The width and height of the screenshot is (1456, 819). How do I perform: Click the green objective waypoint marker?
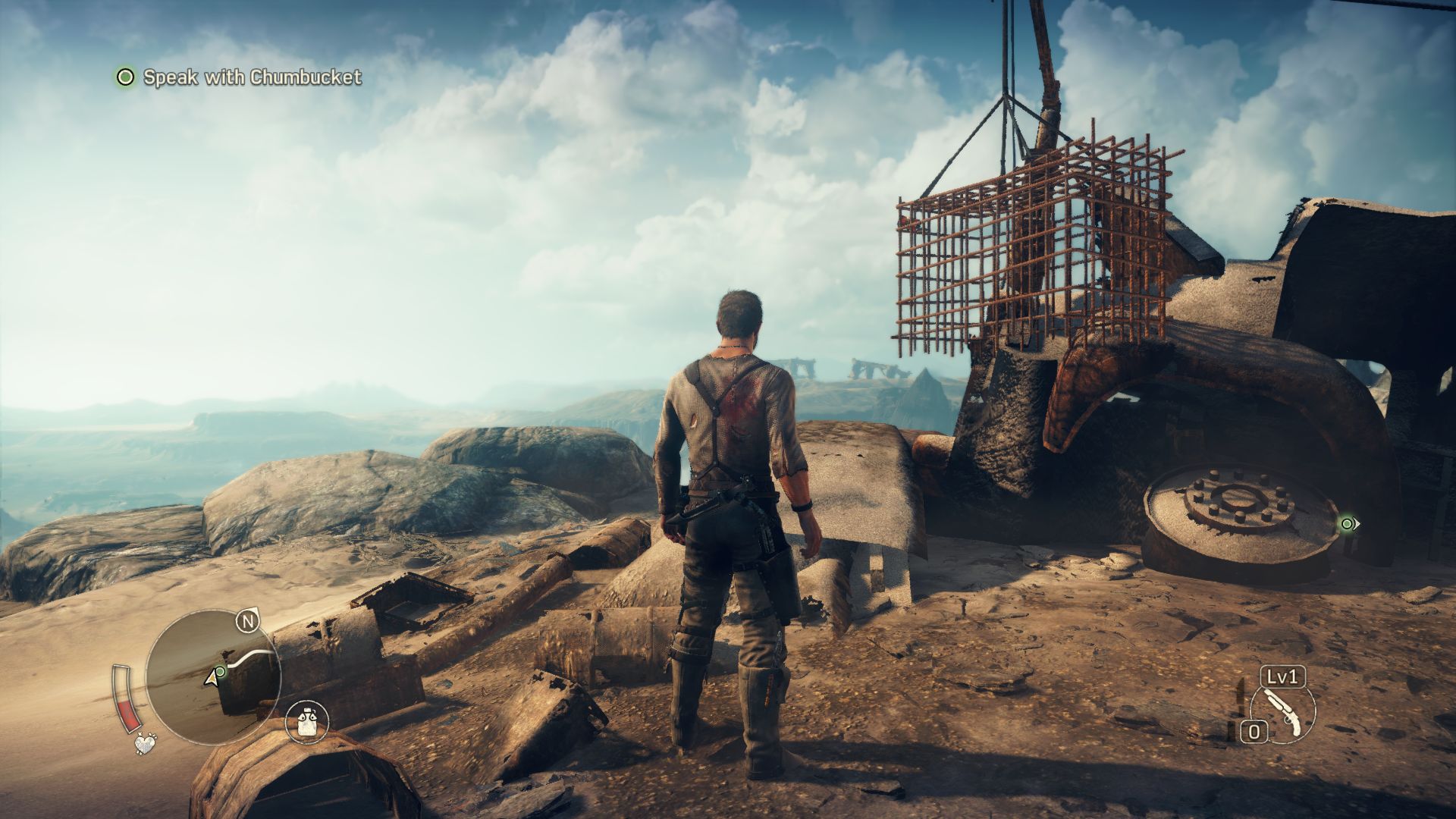1347,523
